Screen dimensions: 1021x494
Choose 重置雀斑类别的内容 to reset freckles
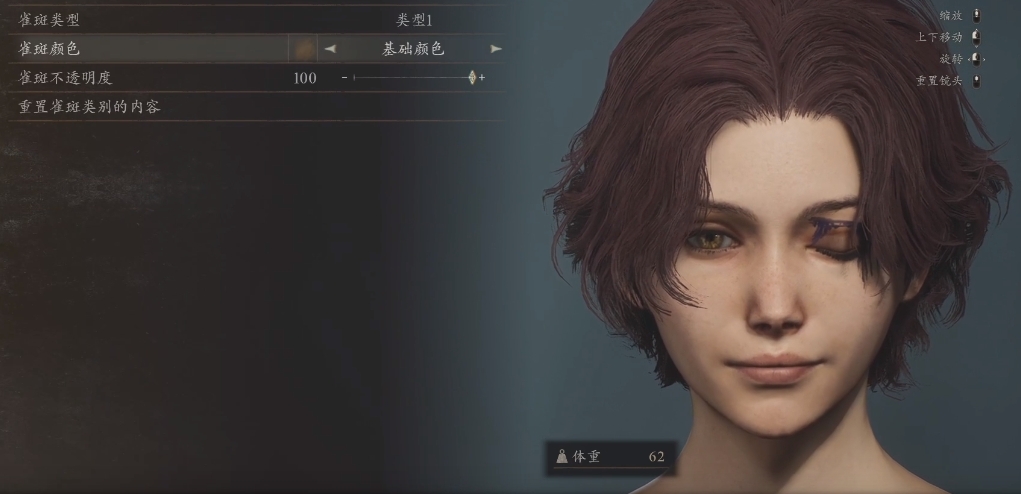click(x=90, y=106)
